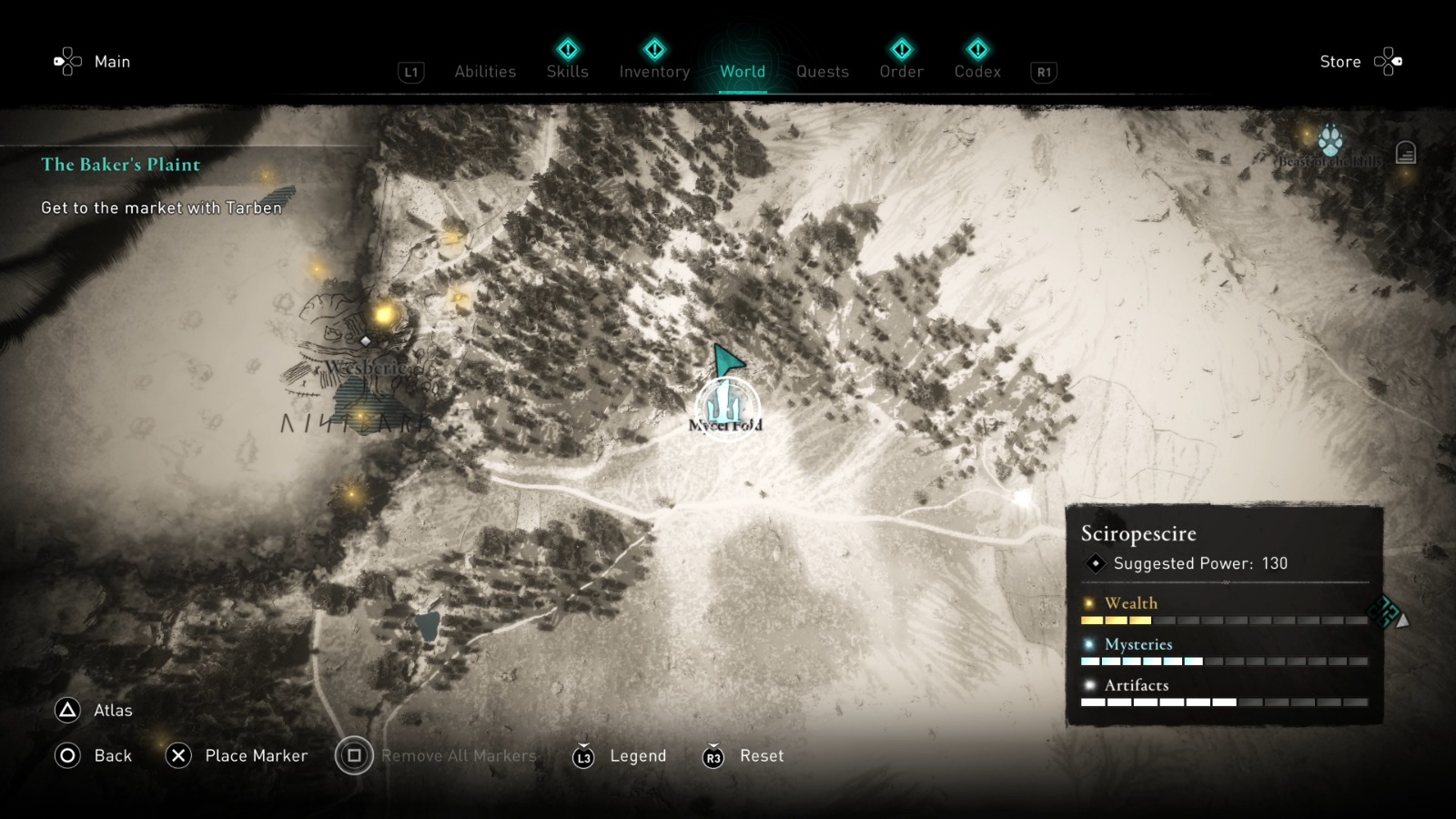Screen dimensions: 1456x819
Task: Click the Mysteries blue dot indicator
Action: pyautogui.click(x=1088, y=644)
